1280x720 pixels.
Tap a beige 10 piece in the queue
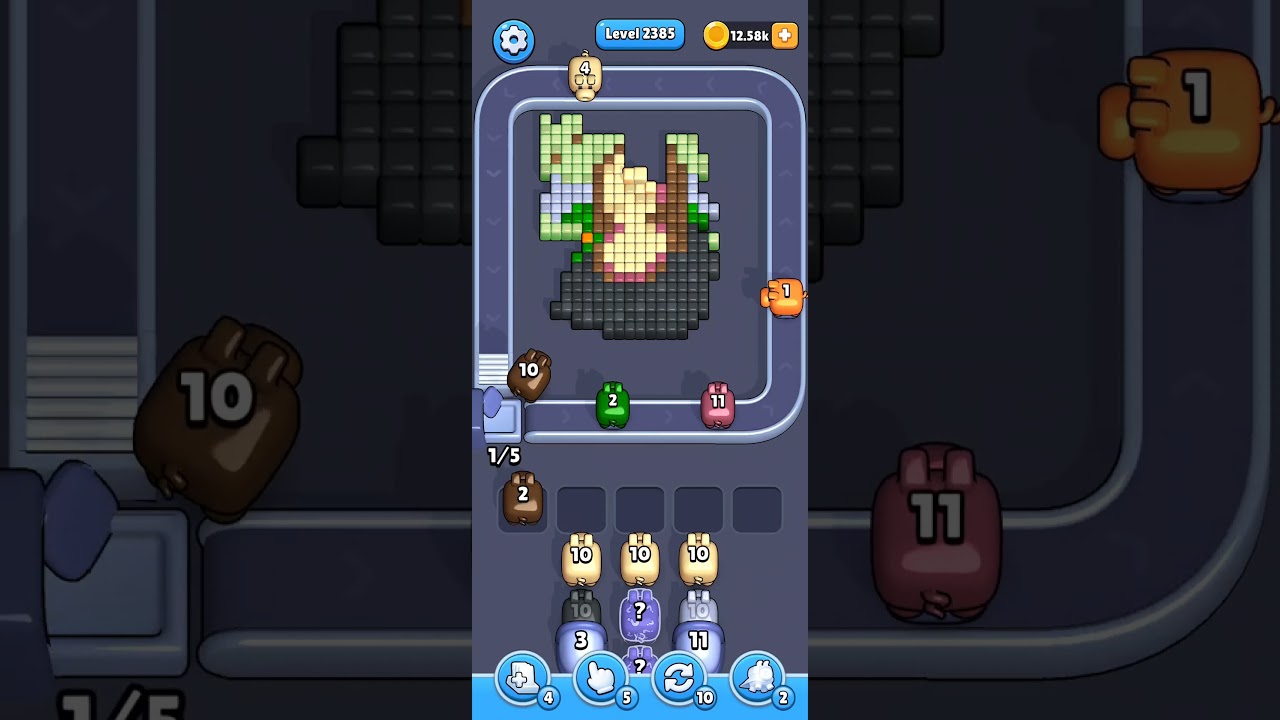[x=581, y=557]
